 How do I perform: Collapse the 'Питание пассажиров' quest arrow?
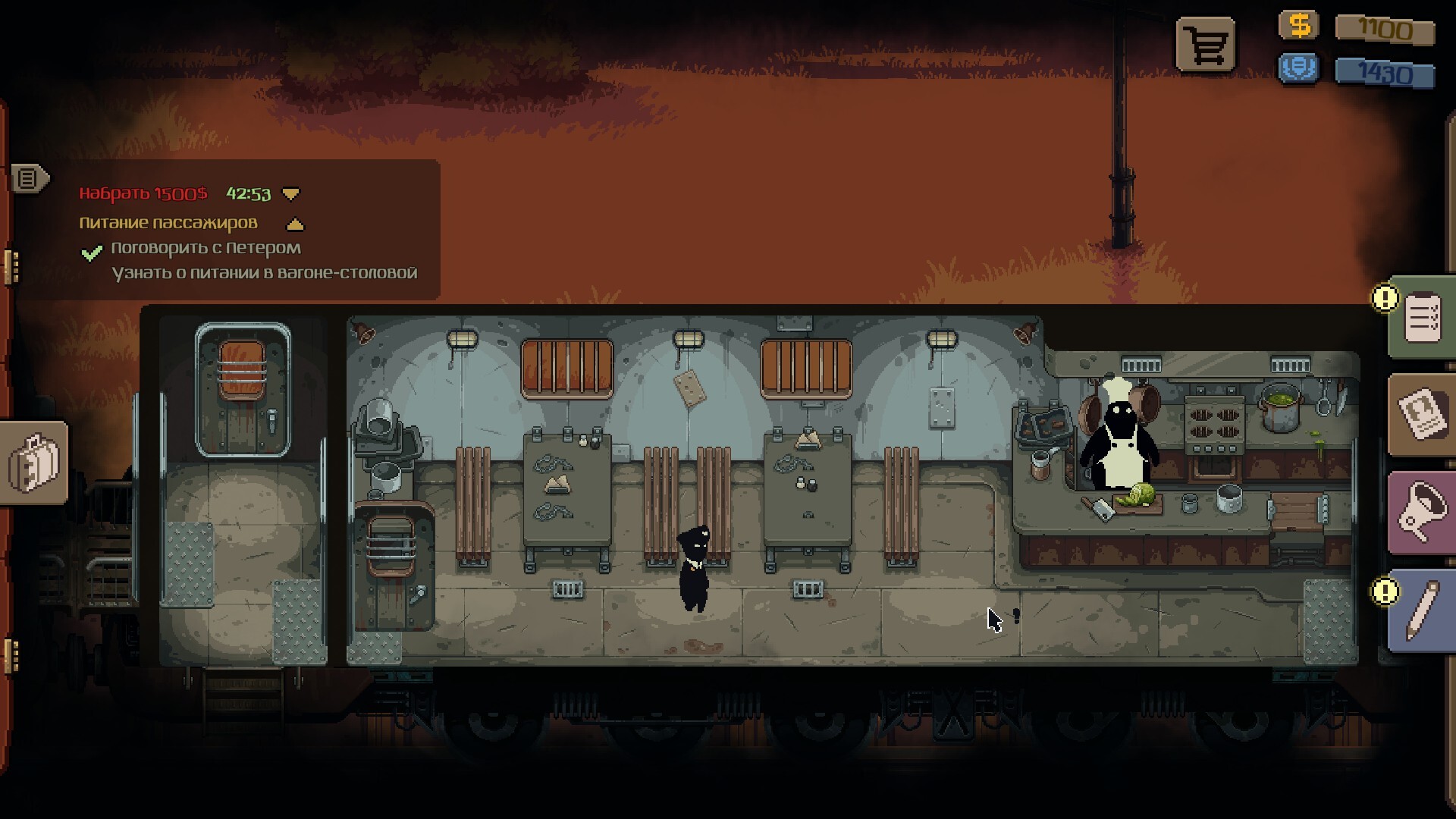pyautogui.click(x=295, y=224)
